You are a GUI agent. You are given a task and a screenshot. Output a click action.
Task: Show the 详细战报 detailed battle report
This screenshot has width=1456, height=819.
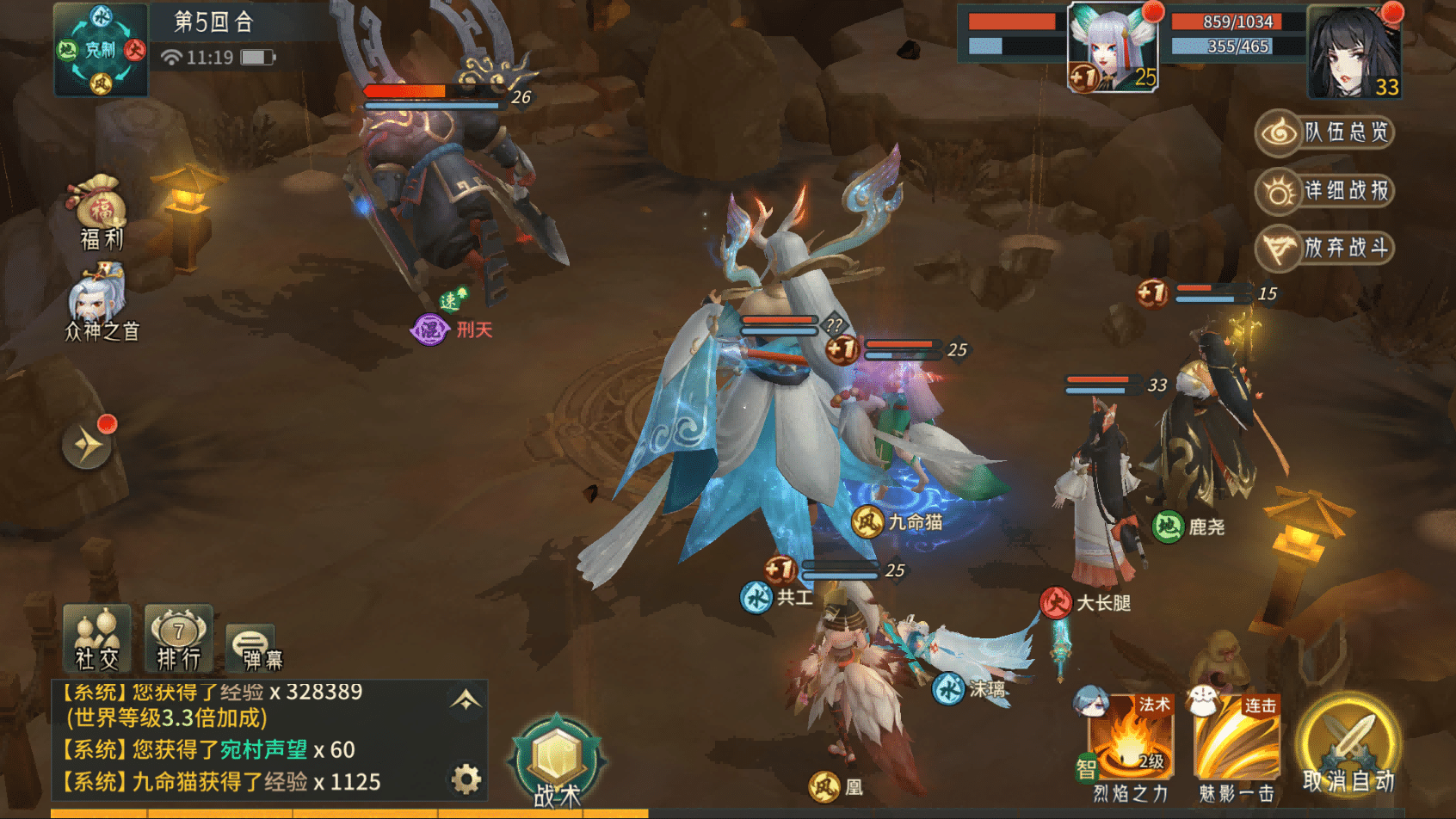click(x=1324, y=191)
